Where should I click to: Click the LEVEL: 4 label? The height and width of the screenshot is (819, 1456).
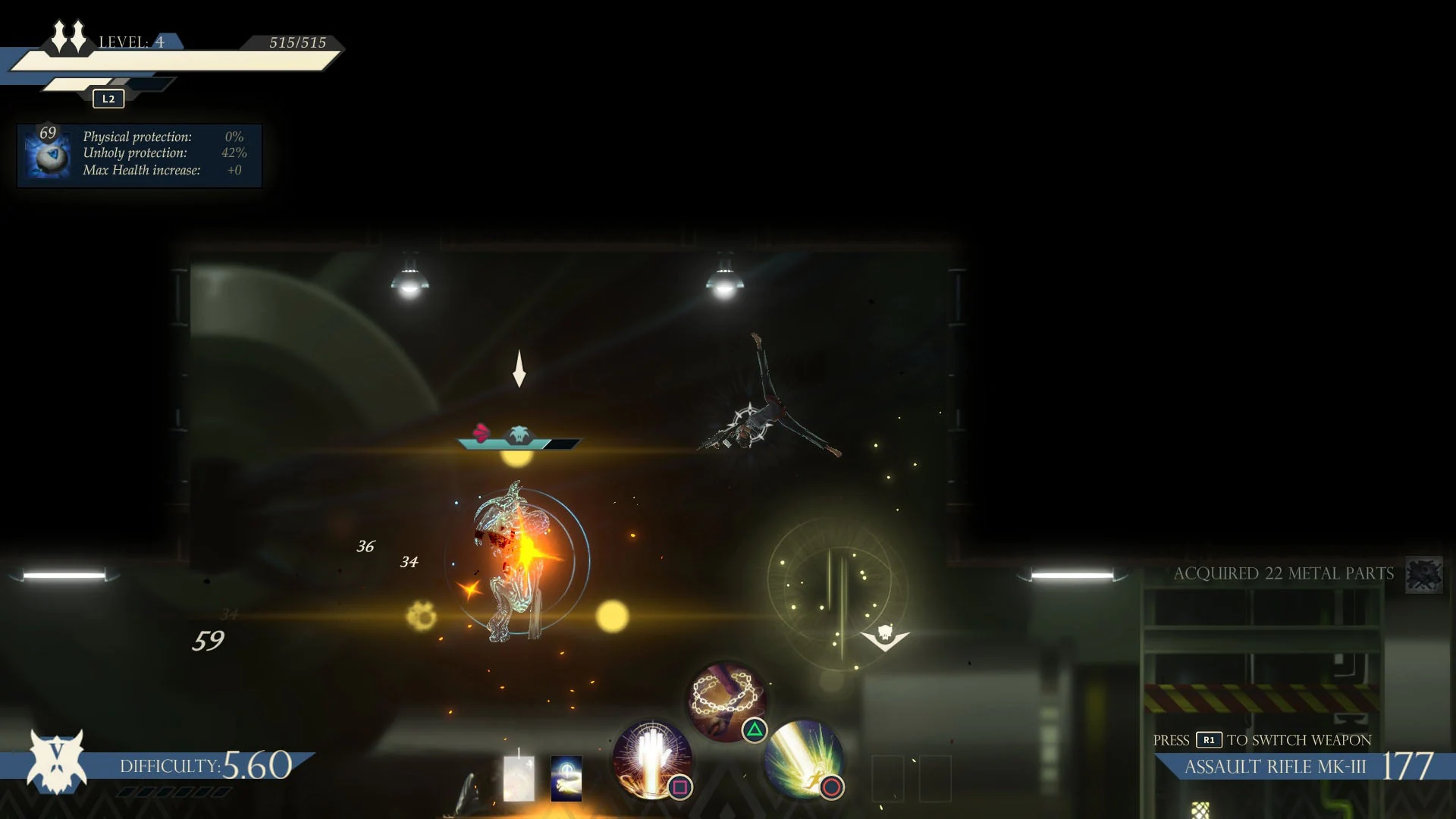click(x=133, y=42)
